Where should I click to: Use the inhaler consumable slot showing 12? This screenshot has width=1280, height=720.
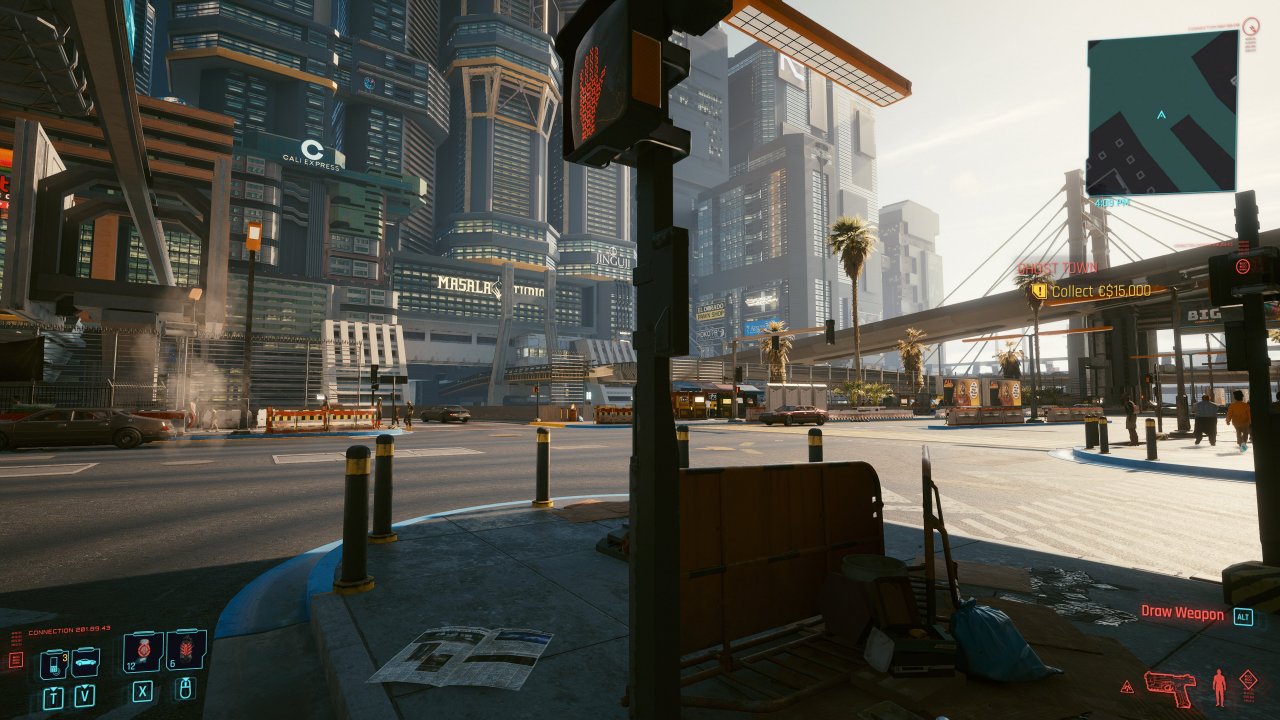(143, 651)
